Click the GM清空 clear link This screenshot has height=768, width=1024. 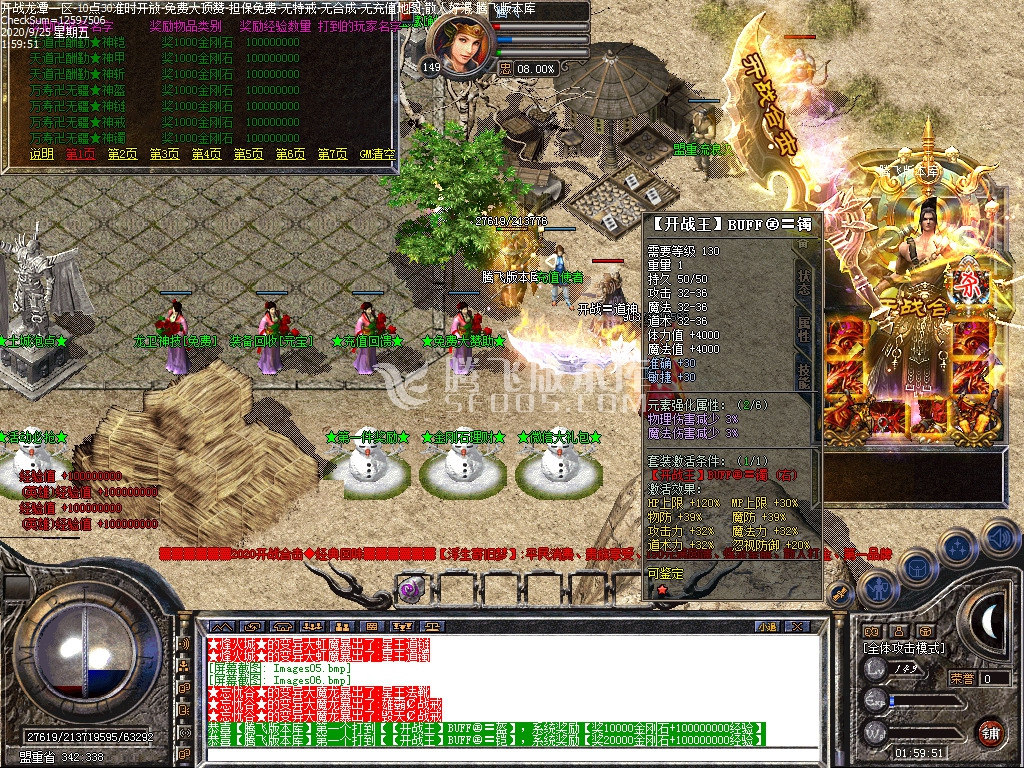pos(377,154)
